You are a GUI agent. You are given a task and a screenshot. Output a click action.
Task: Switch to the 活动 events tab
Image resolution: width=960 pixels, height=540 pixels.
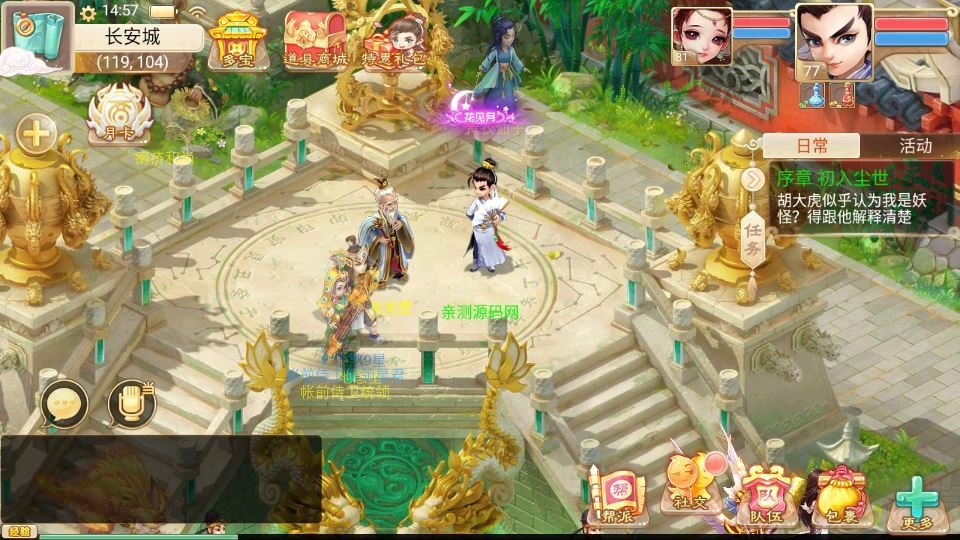point(914,145)
